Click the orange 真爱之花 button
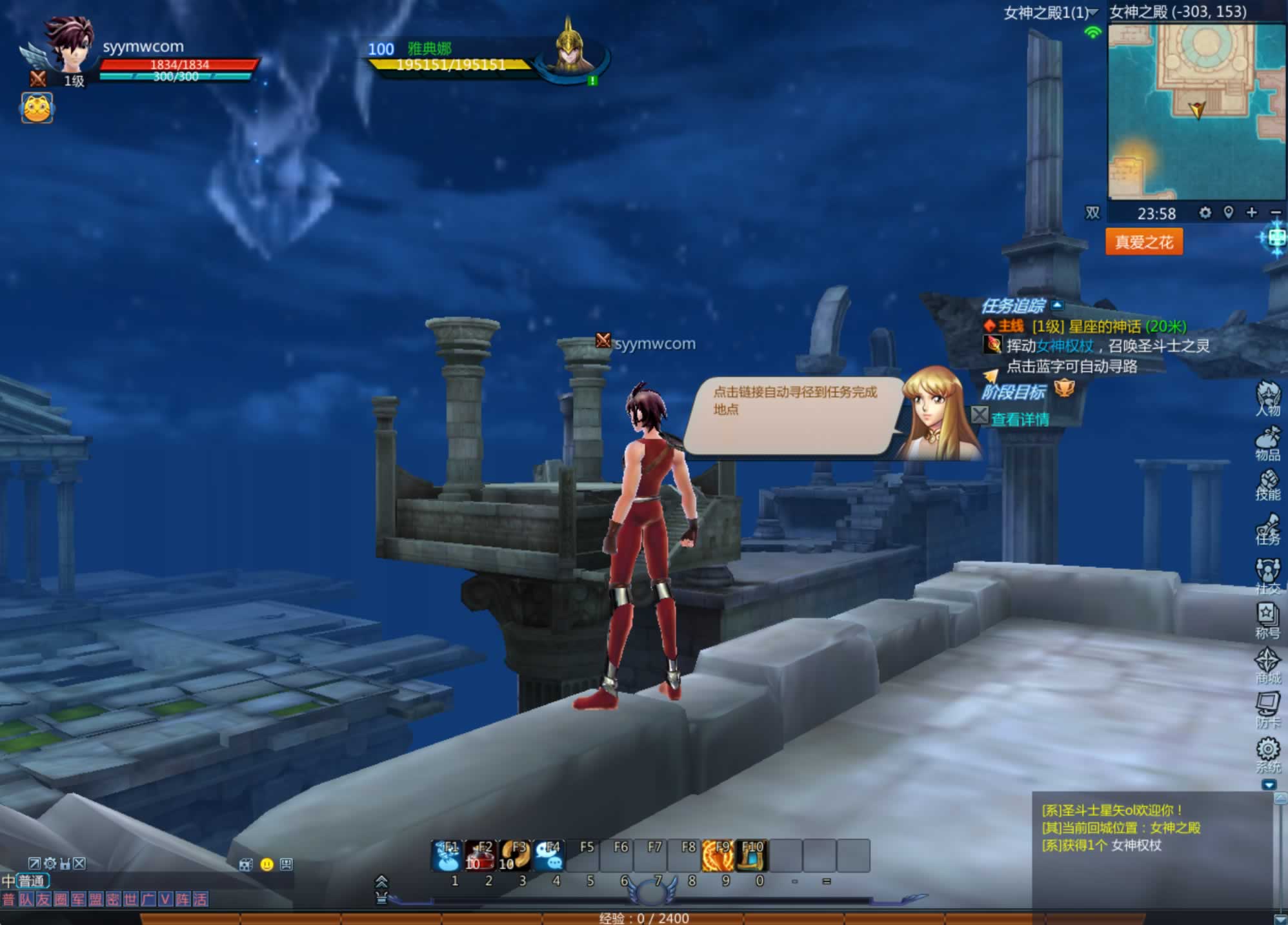Image resolution: width=1288 pixels, height=925 pixels. coord(1143,242)
